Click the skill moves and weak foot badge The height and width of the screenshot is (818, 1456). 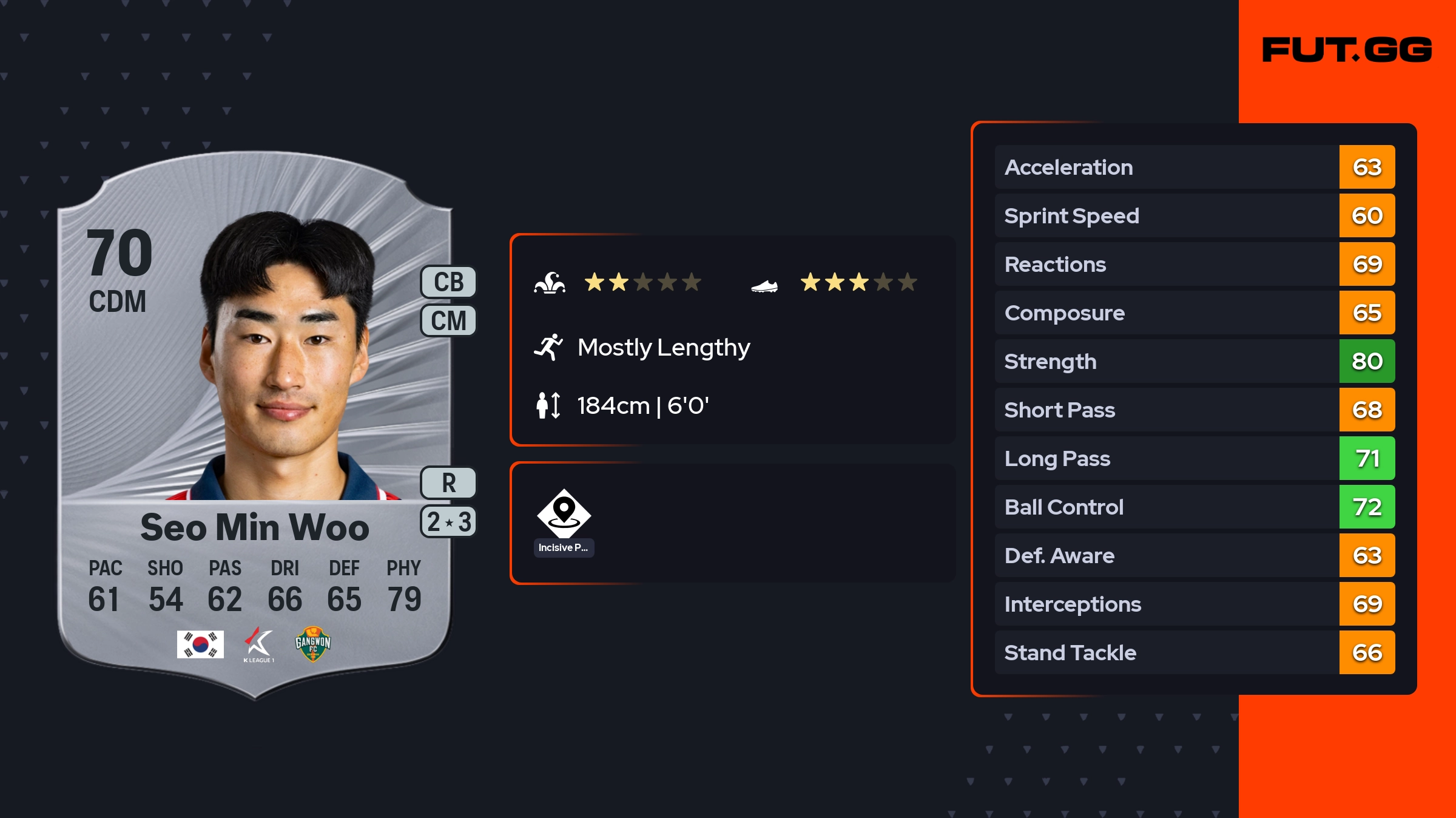coord(448,522)
